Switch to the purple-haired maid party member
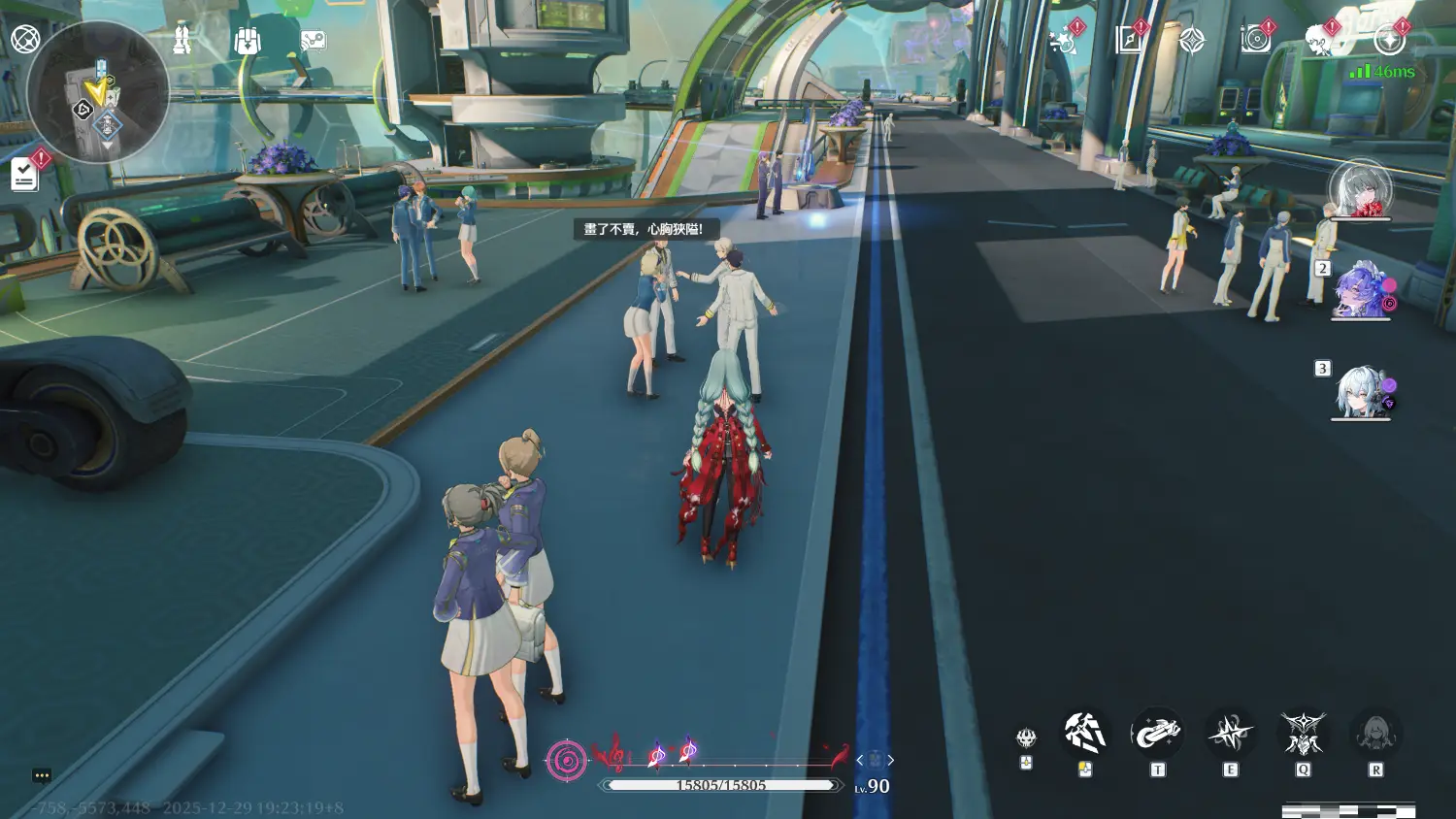 tap(1362, 289)
